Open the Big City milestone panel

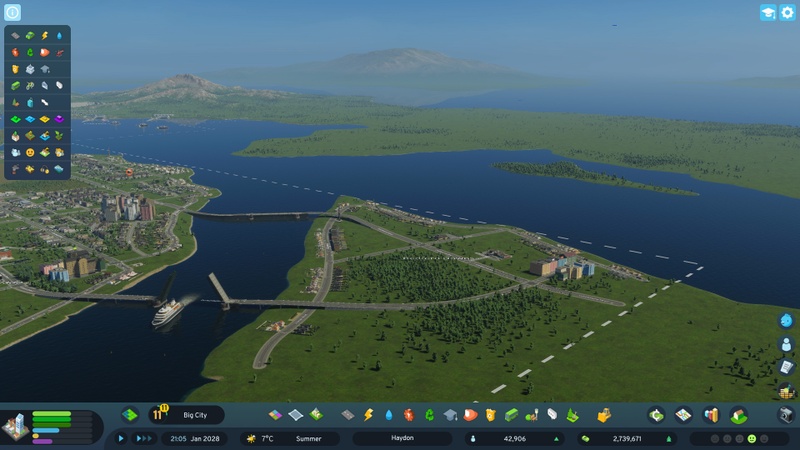pos(187,414)
